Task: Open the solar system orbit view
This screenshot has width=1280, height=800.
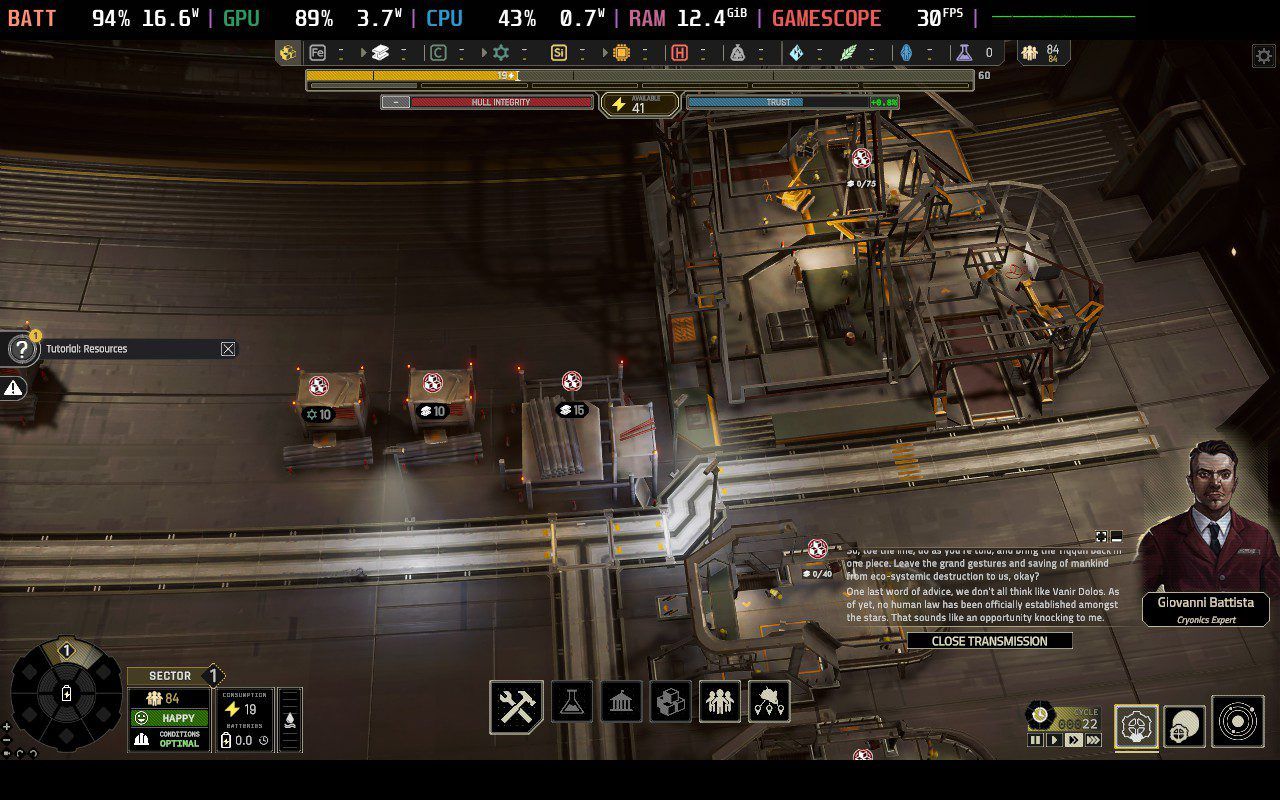Action: [1237, 722]
